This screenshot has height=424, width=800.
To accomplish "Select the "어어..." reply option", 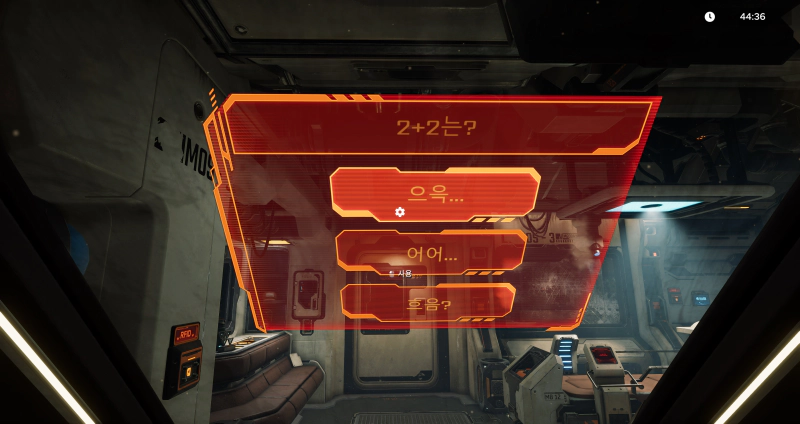I will pyautogui.click(x=431, y=251).
